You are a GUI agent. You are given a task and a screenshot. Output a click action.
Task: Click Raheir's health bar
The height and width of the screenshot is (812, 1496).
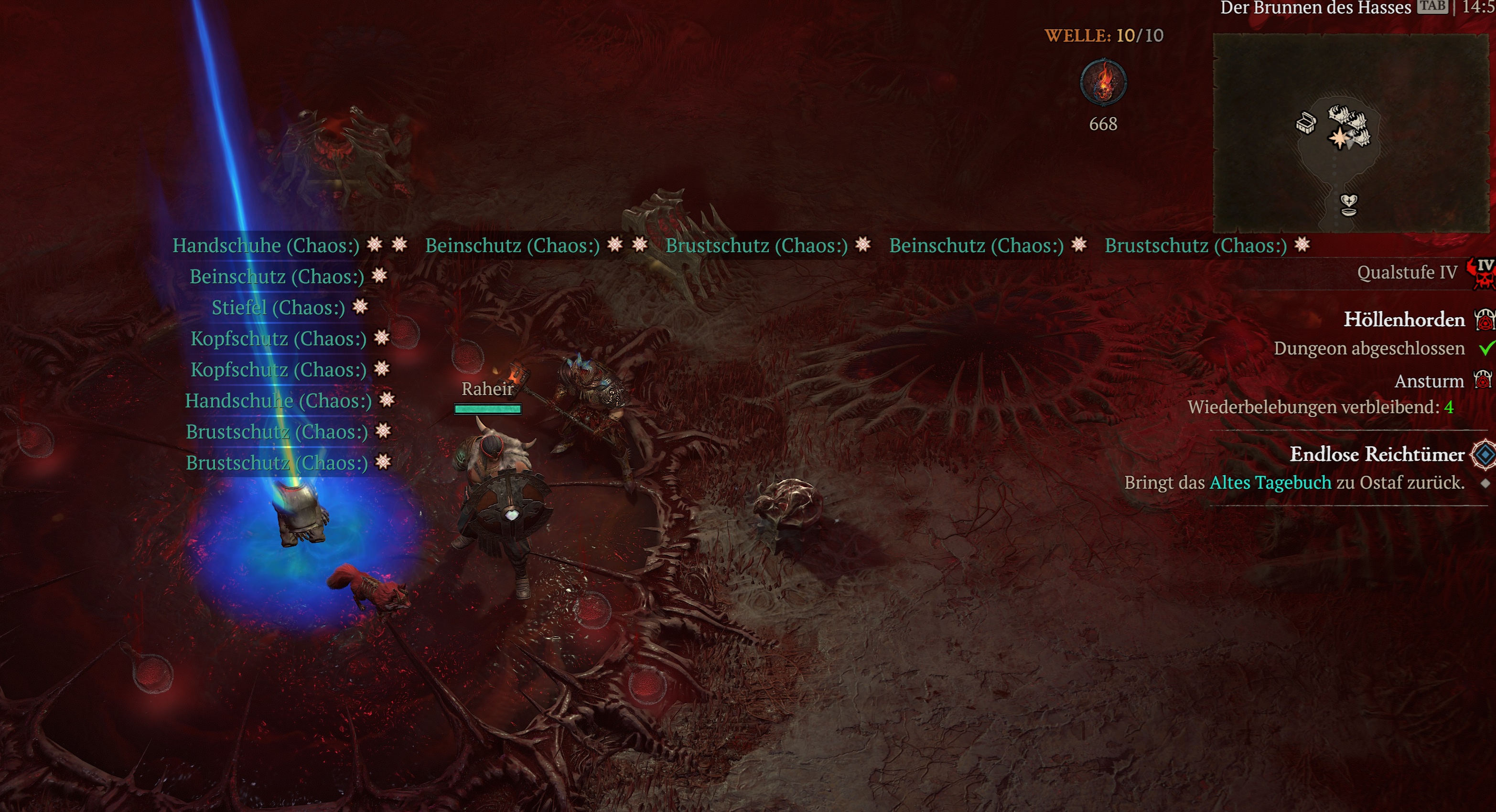(x=488, y=408)
